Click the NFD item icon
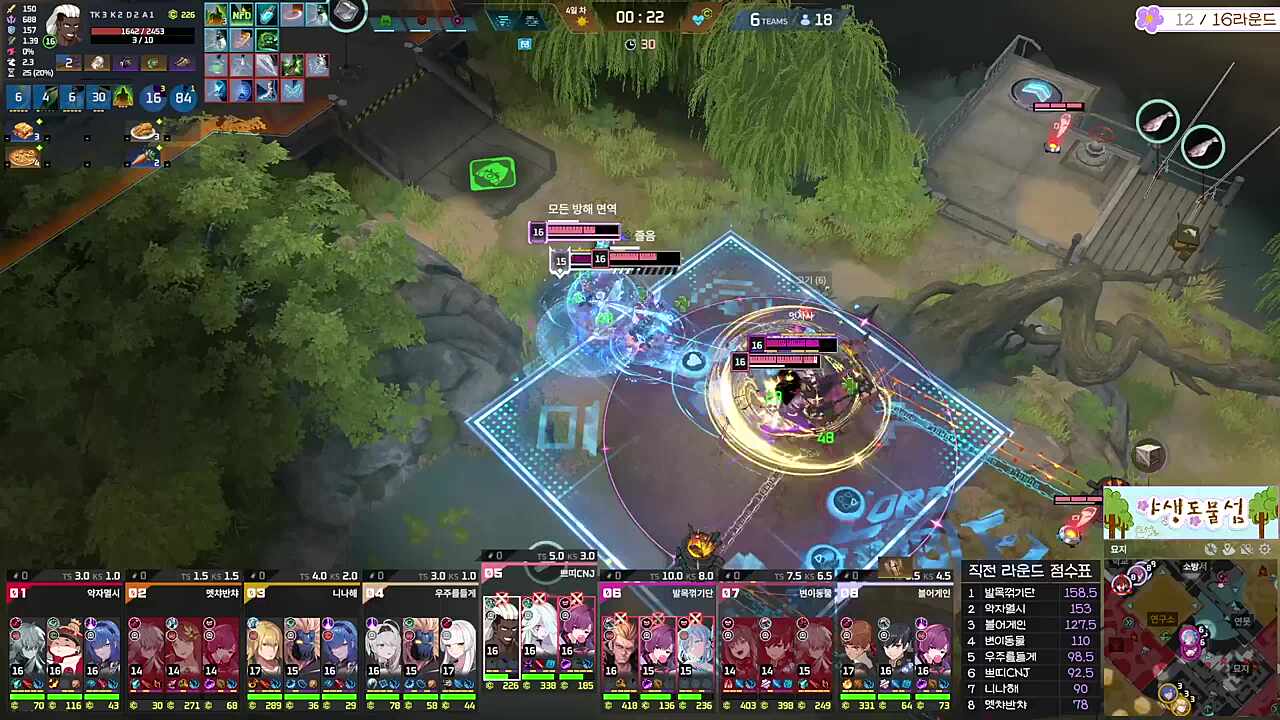This screenshot has height=720, width=1280. [x=242, y=14]
